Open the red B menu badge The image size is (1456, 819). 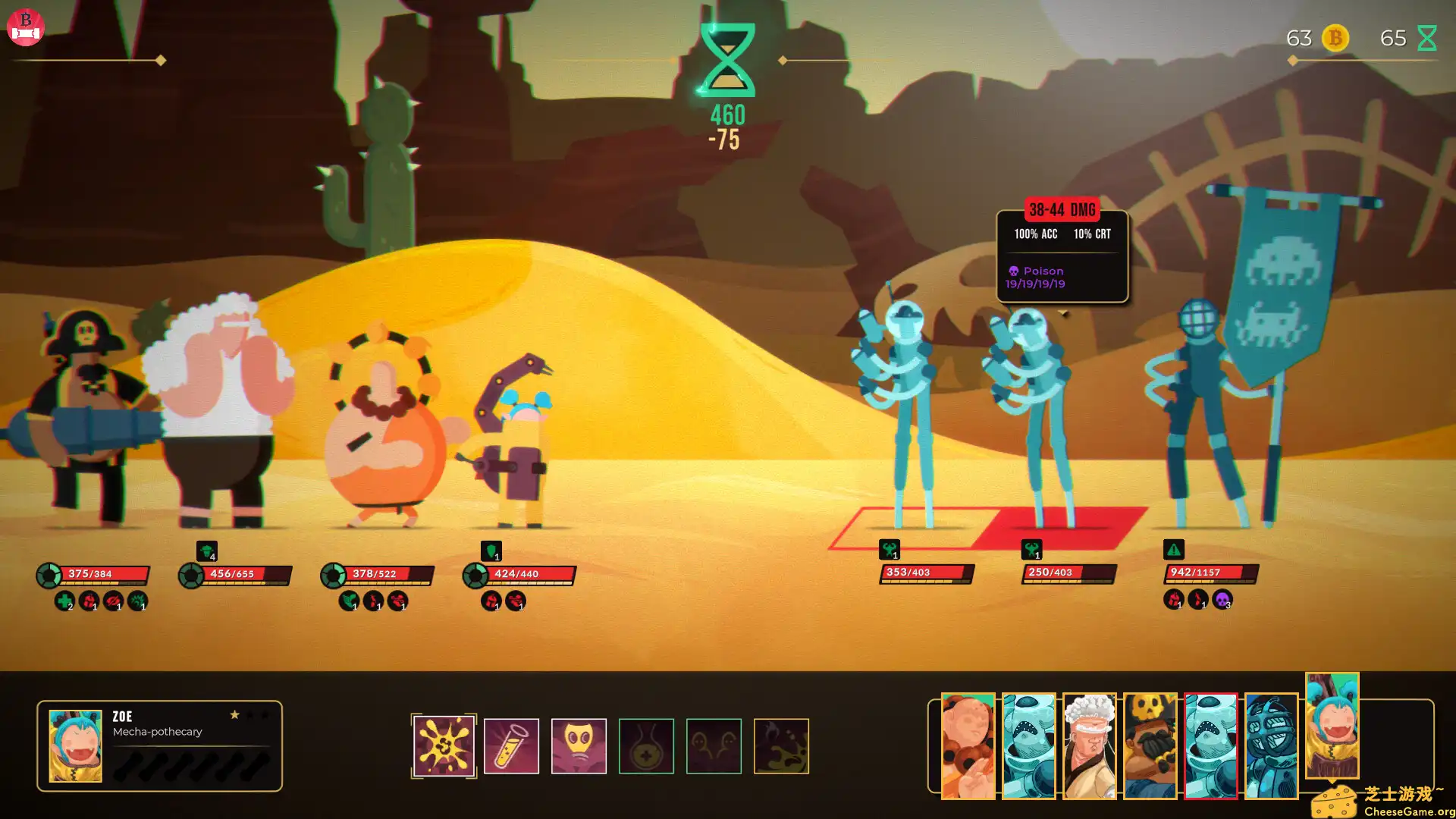pos(26,27)
